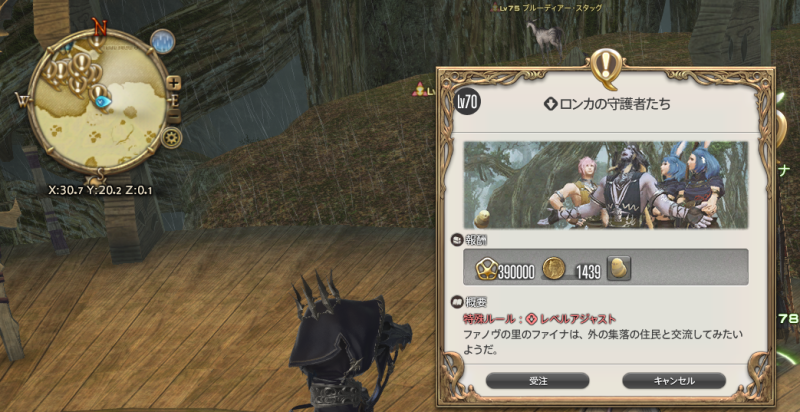This screenshot has width=800, height=412.
Task: Select the reward item icon in quest rewards
Action: click(x=620, y=268)
